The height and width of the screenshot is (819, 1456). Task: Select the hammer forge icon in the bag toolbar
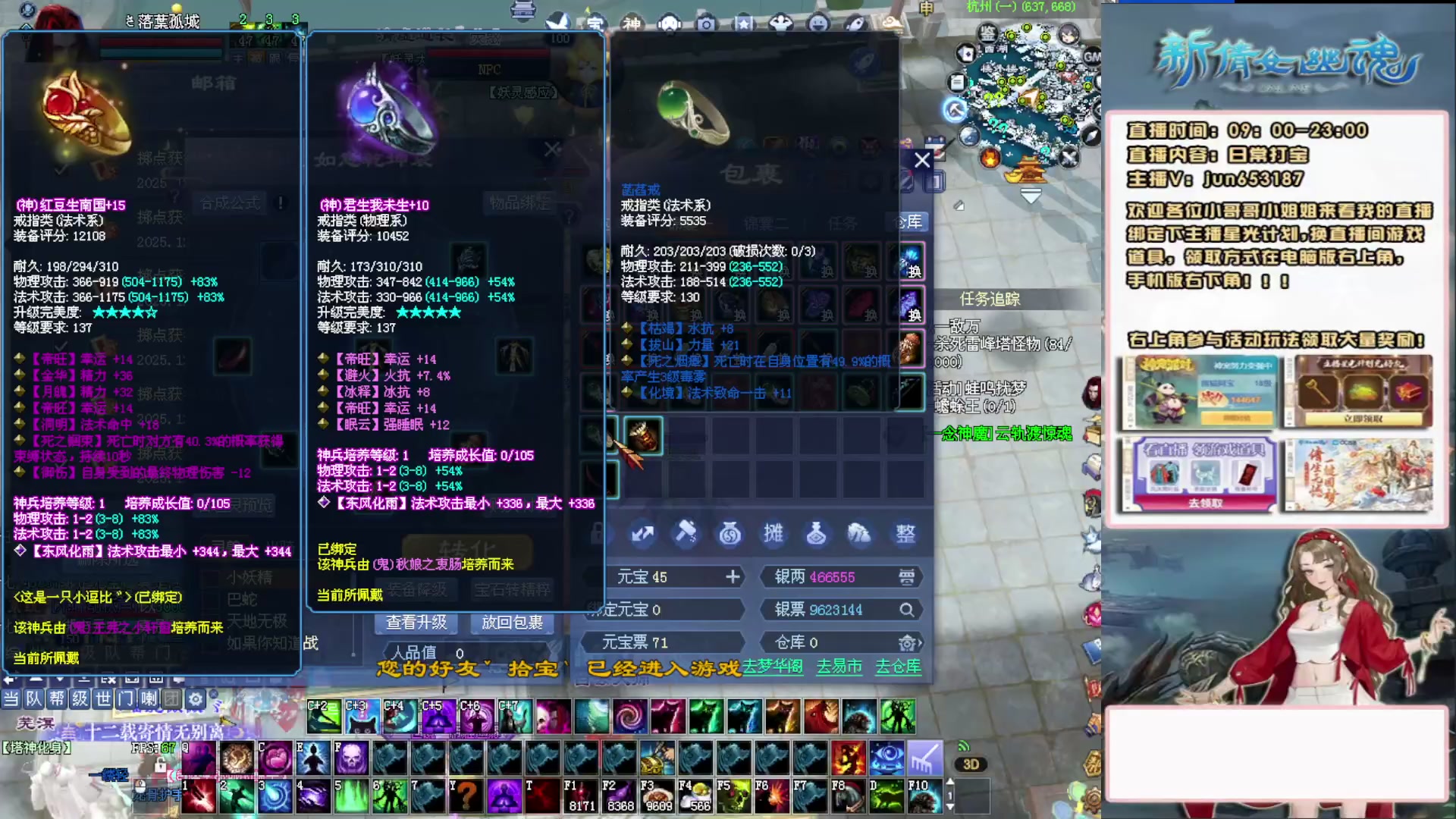click(686, 533)
